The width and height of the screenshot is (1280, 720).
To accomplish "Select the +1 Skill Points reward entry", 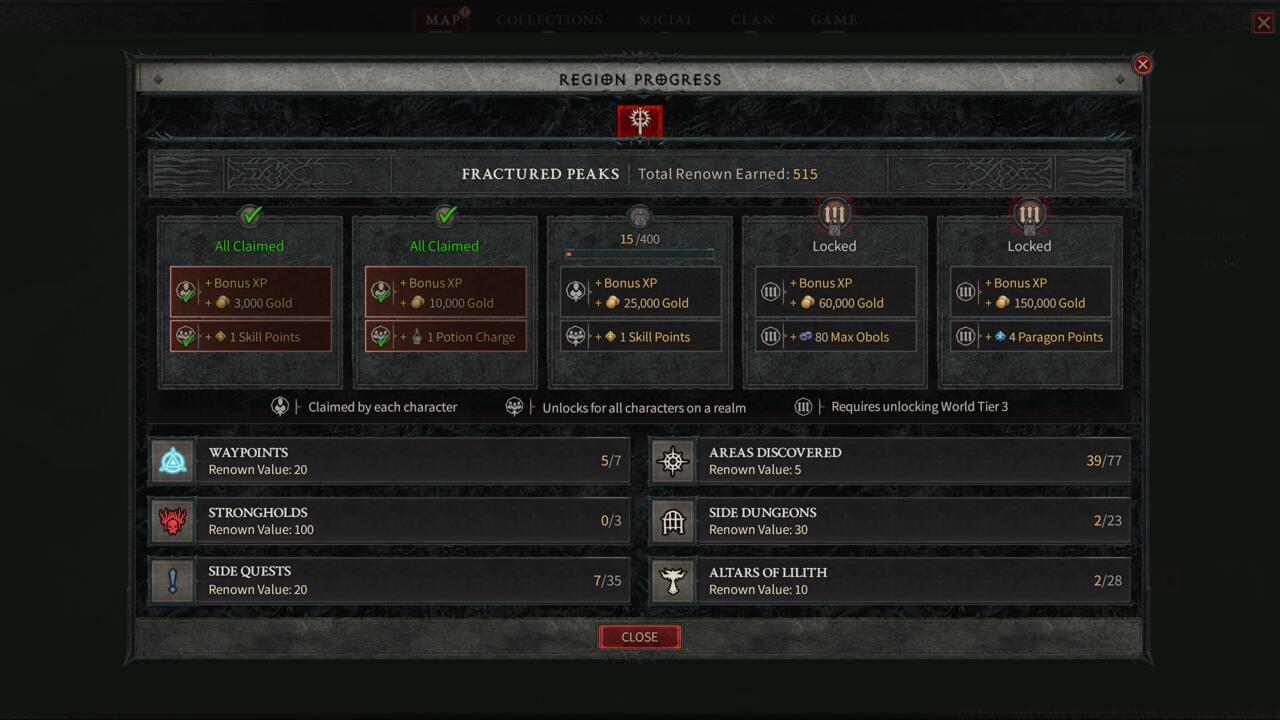I will tap(640, 337).
